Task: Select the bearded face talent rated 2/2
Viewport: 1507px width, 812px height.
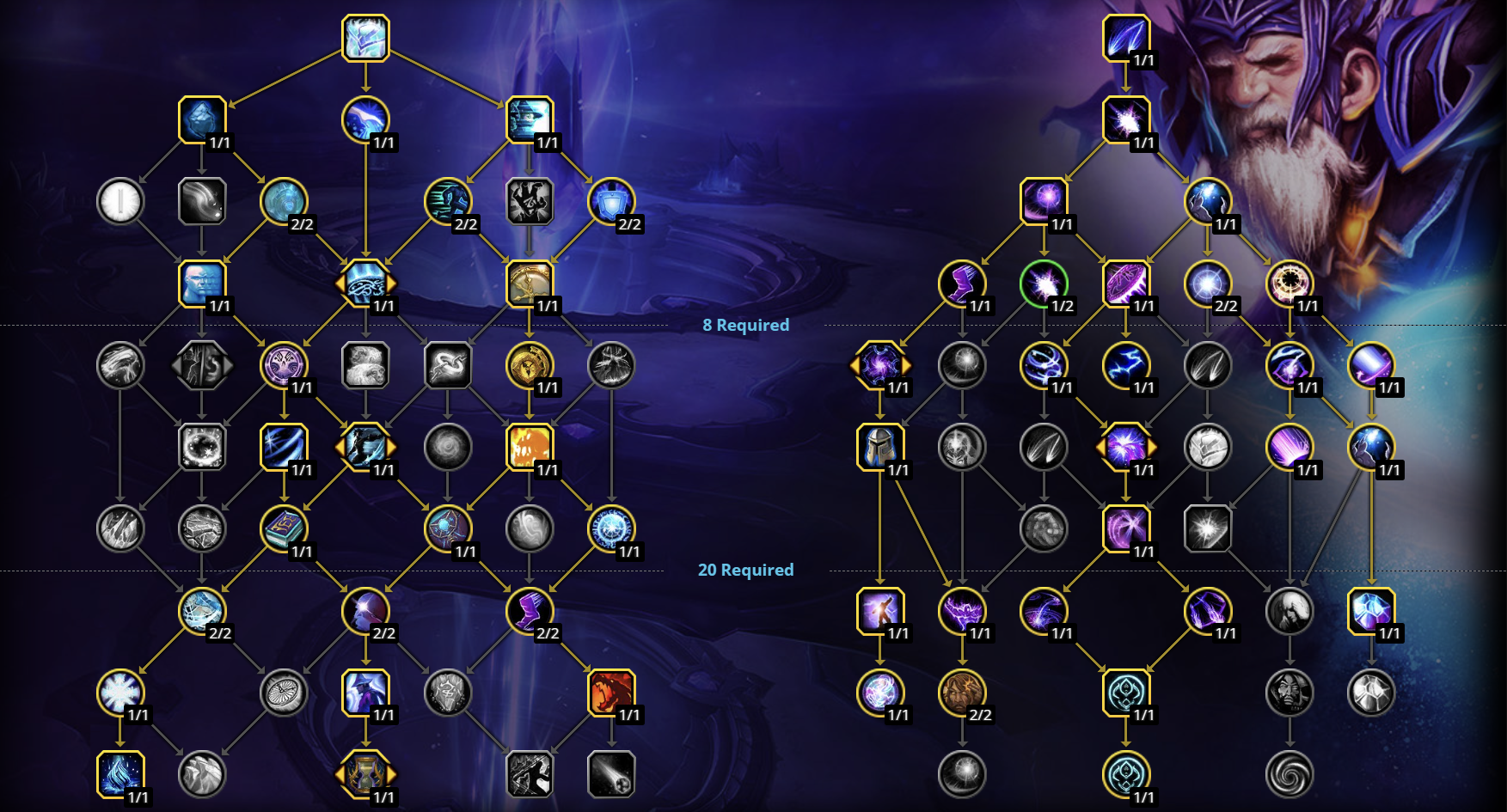Action: (963, 694)
